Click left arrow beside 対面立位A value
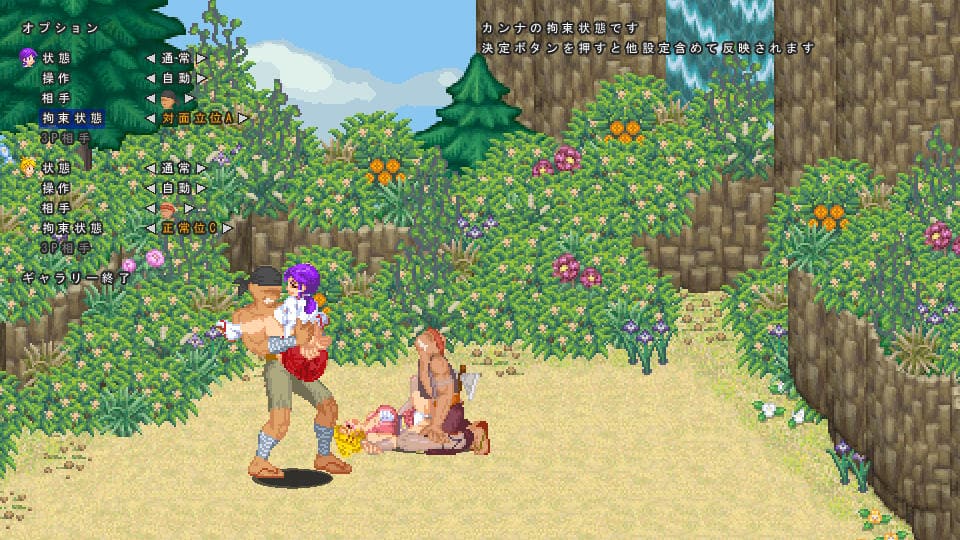 click(x=151, y=118)
